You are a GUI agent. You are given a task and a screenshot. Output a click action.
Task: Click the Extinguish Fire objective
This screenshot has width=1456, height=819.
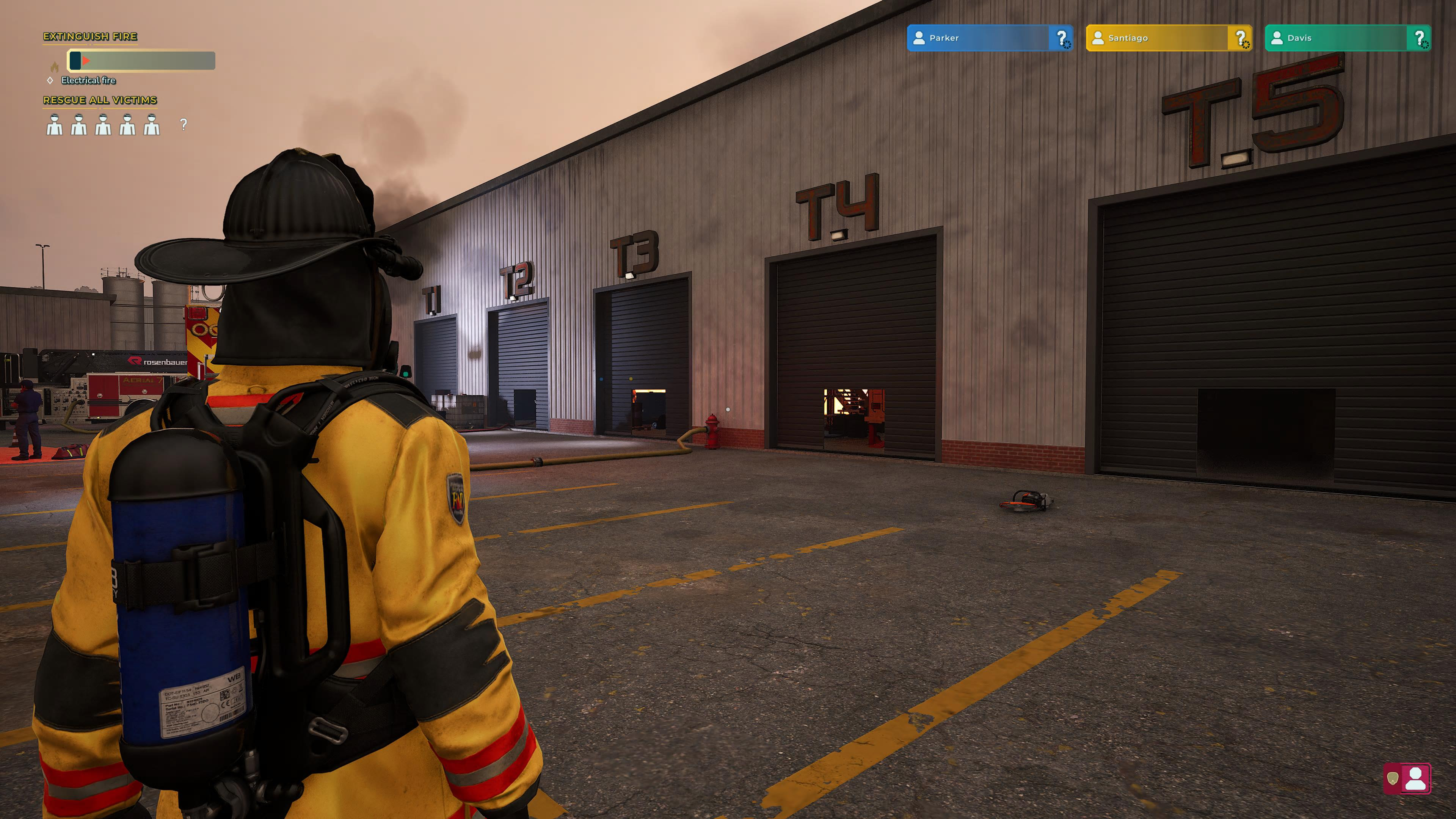(91, 37)
